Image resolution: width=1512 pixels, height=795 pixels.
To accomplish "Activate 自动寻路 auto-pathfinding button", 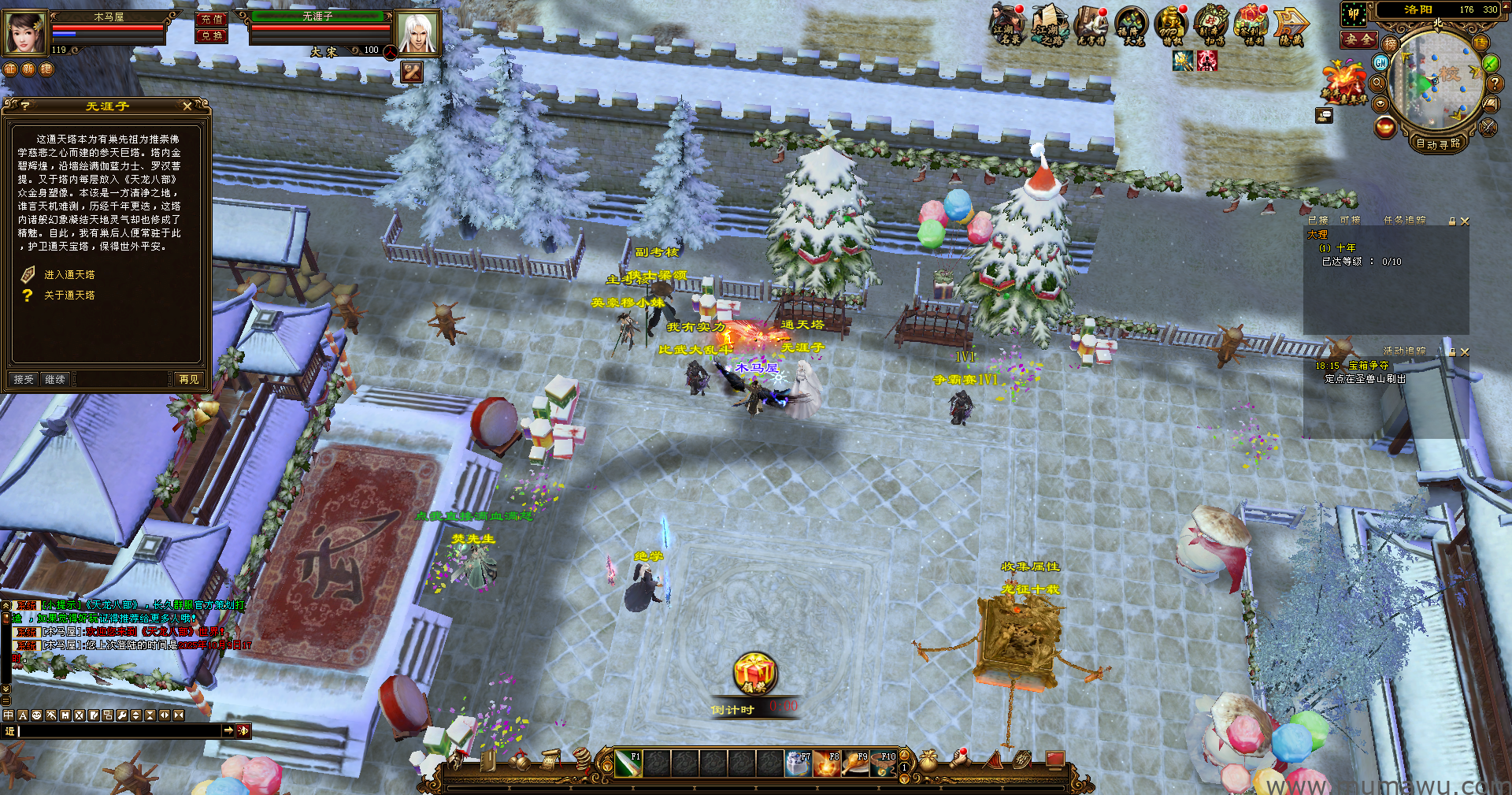I will click(1437, 143).
